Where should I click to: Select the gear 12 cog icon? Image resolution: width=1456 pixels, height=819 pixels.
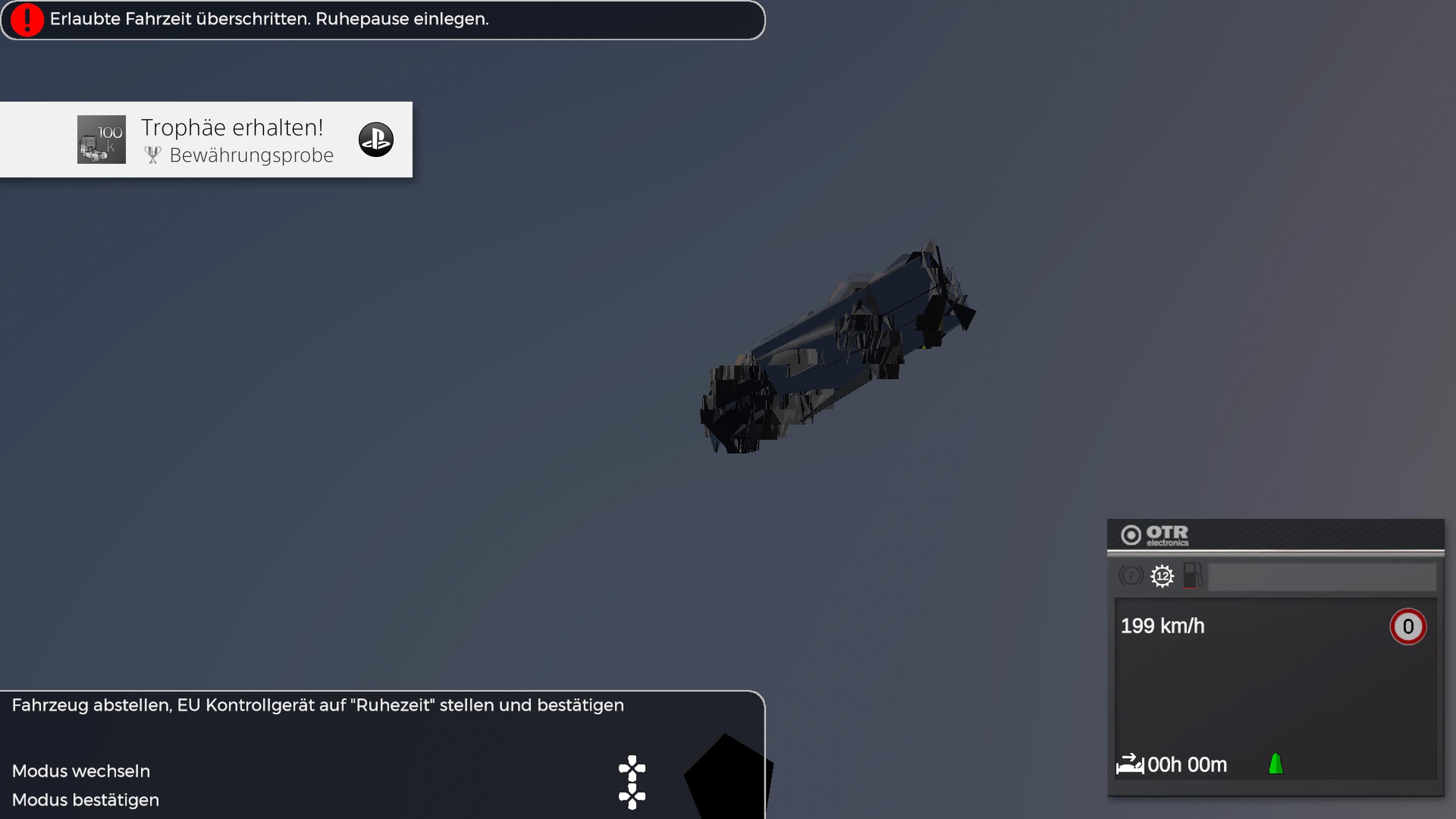1162,576
